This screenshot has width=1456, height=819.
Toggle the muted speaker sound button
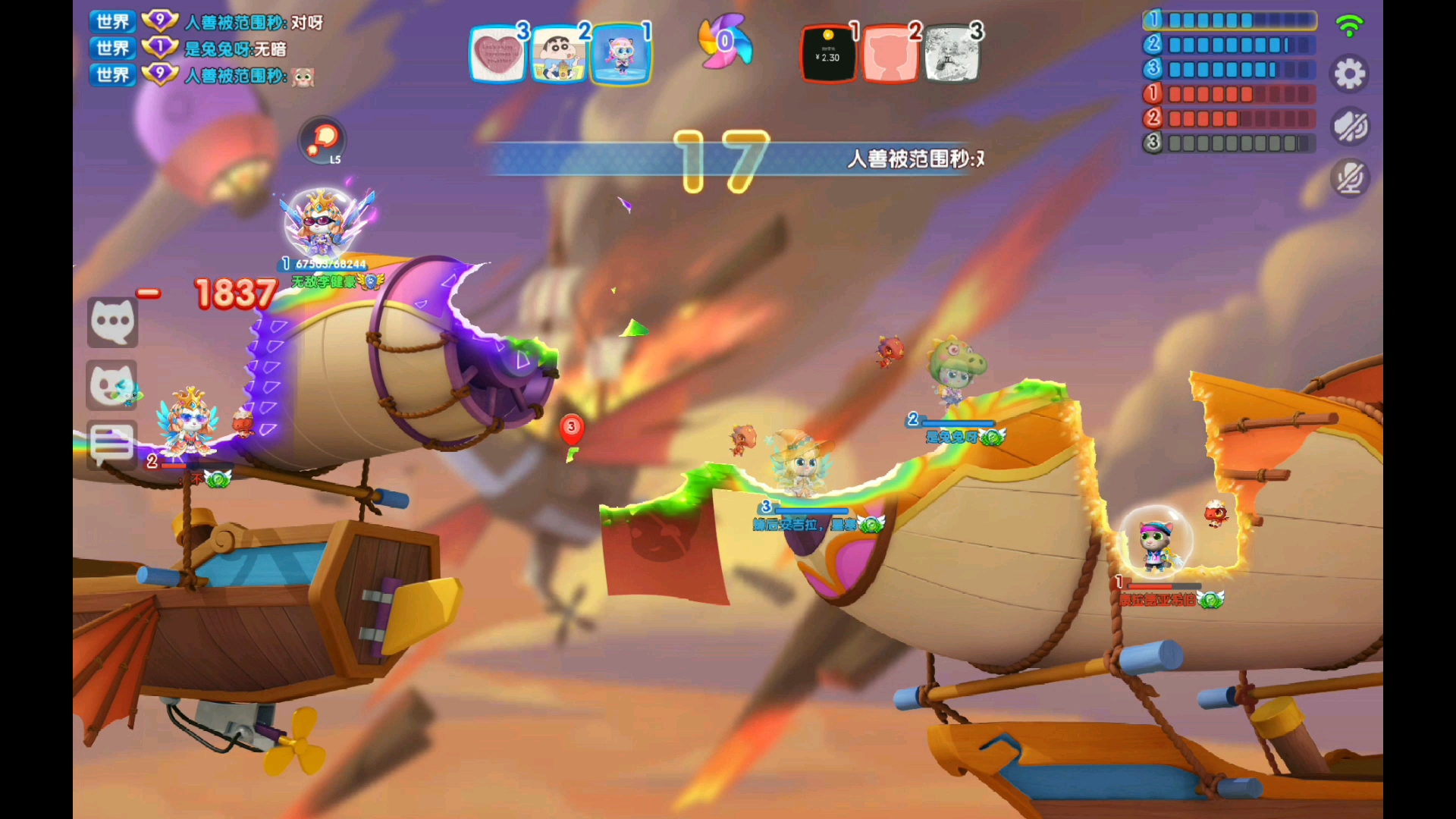(x=1350, y=127)
